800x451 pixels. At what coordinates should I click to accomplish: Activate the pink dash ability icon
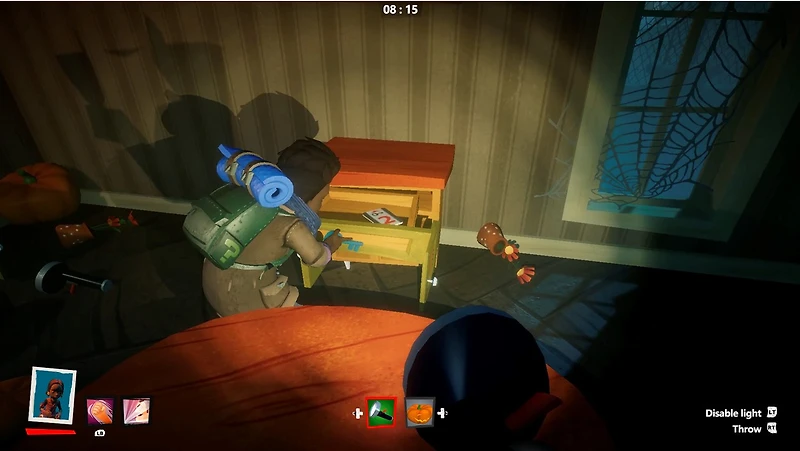point(136,410)
